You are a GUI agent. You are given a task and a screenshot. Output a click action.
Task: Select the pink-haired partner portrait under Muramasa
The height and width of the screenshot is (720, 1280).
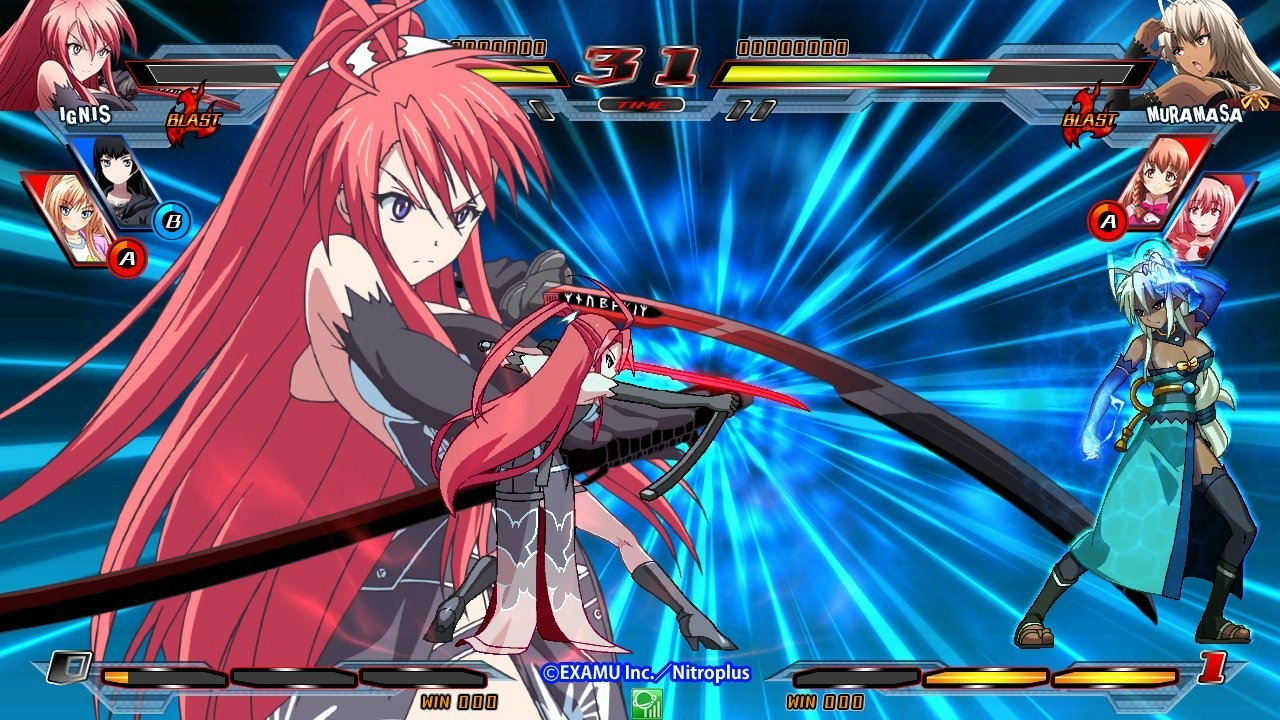pos(1208,218)
